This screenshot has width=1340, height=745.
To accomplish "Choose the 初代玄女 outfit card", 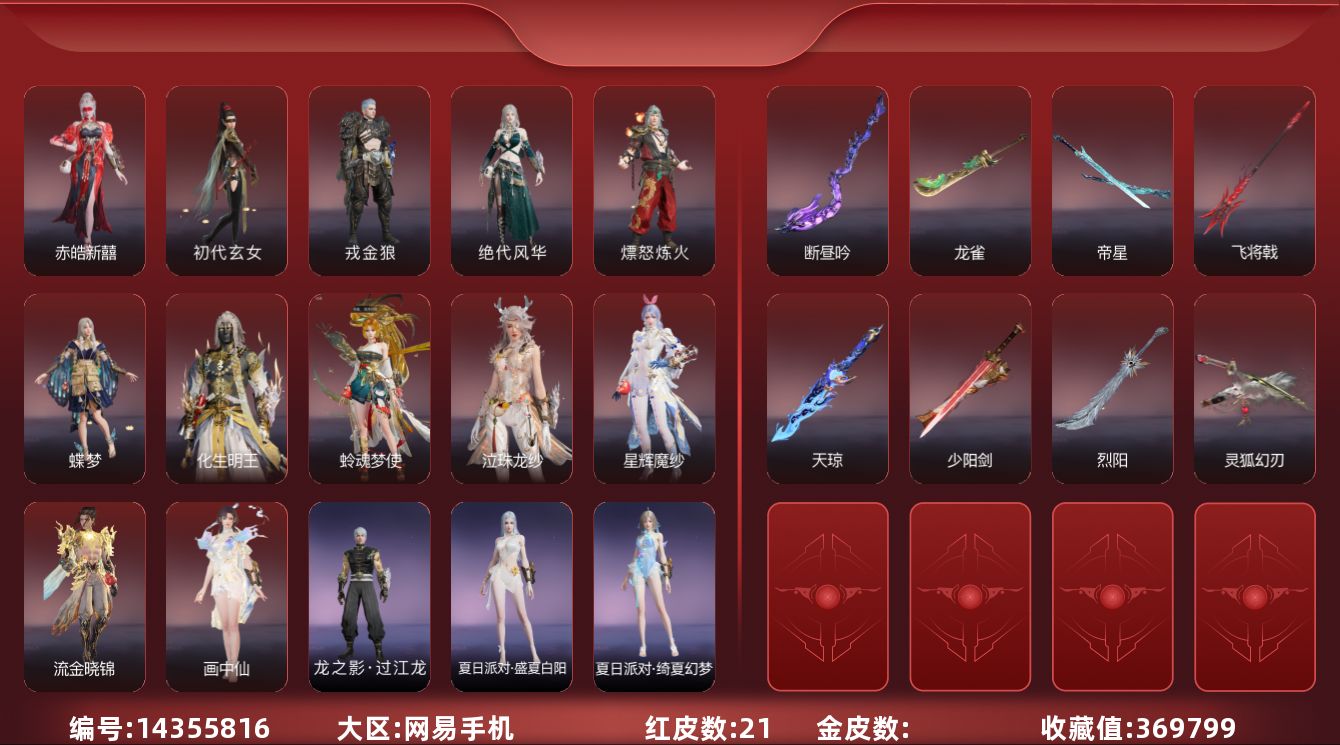I will click(x=227, y=180).
